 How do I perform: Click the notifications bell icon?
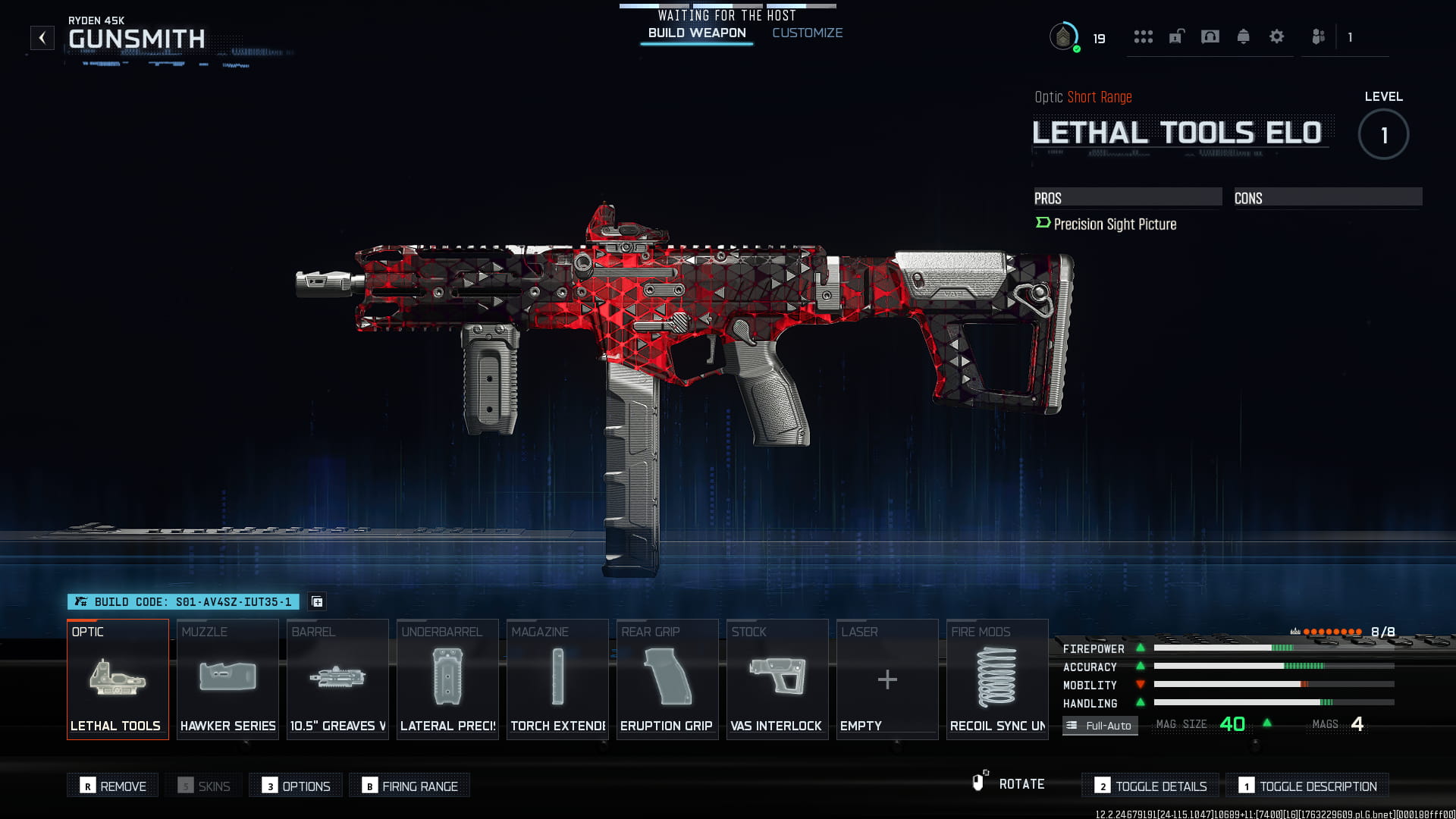tap(1244, 36)
